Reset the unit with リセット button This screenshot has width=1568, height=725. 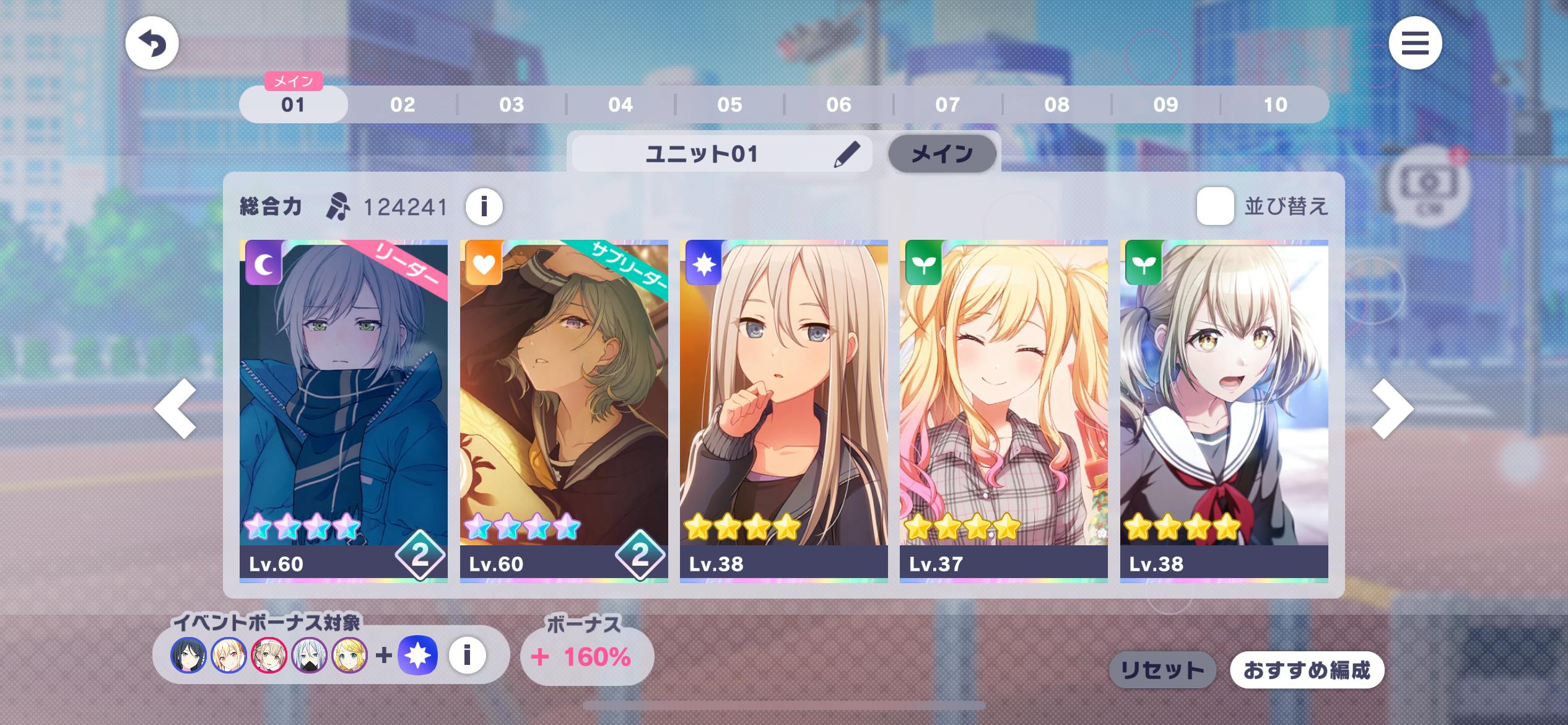[1162, 670]
